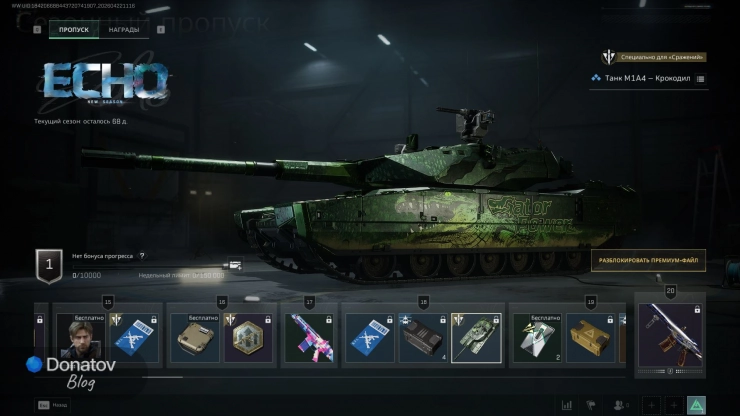Choose the blue ticket reward at level 18
This screenshot has width=740, height=416.
pyautogui.click(x=369, y=338)
